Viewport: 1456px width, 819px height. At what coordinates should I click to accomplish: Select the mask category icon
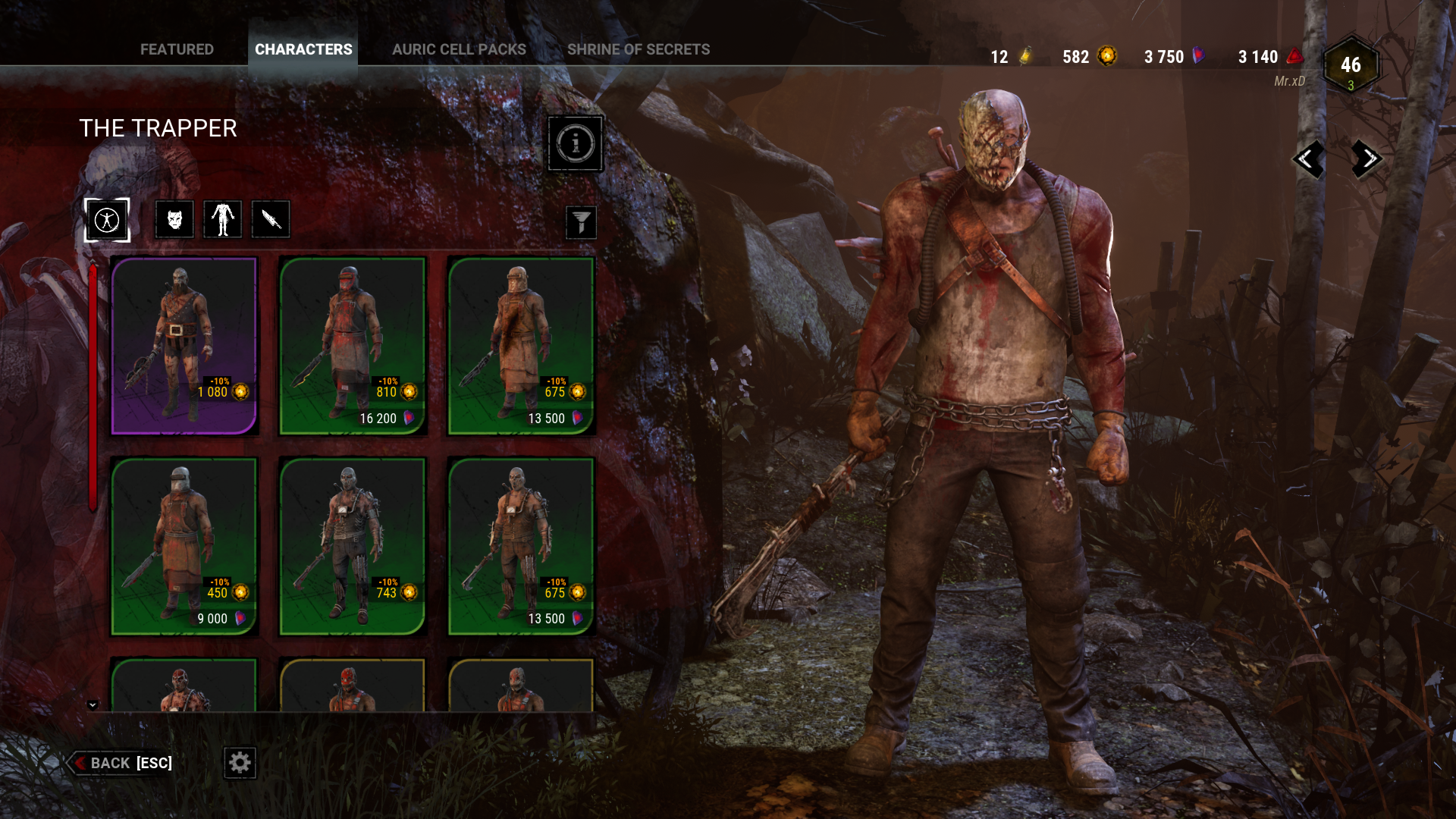(174, 219)
